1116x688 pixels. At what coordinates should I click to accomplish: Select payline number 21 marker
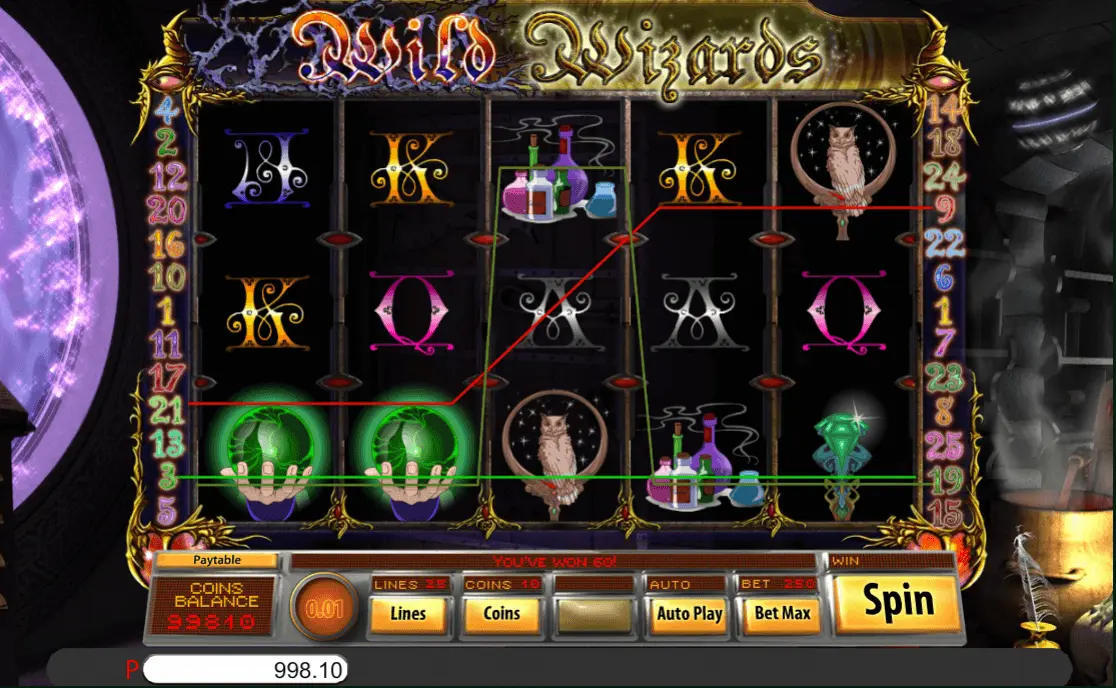pyautogui.click(x=168, y=408)
